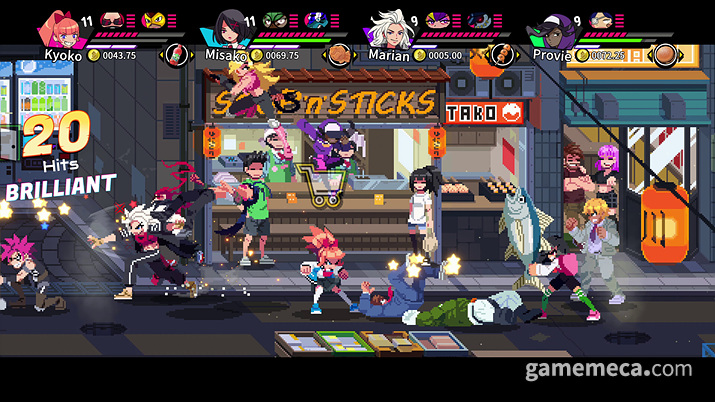The image size is (715, 402).
Task: Call Marian's dark robot recruit
Action: tap(474, 19)
